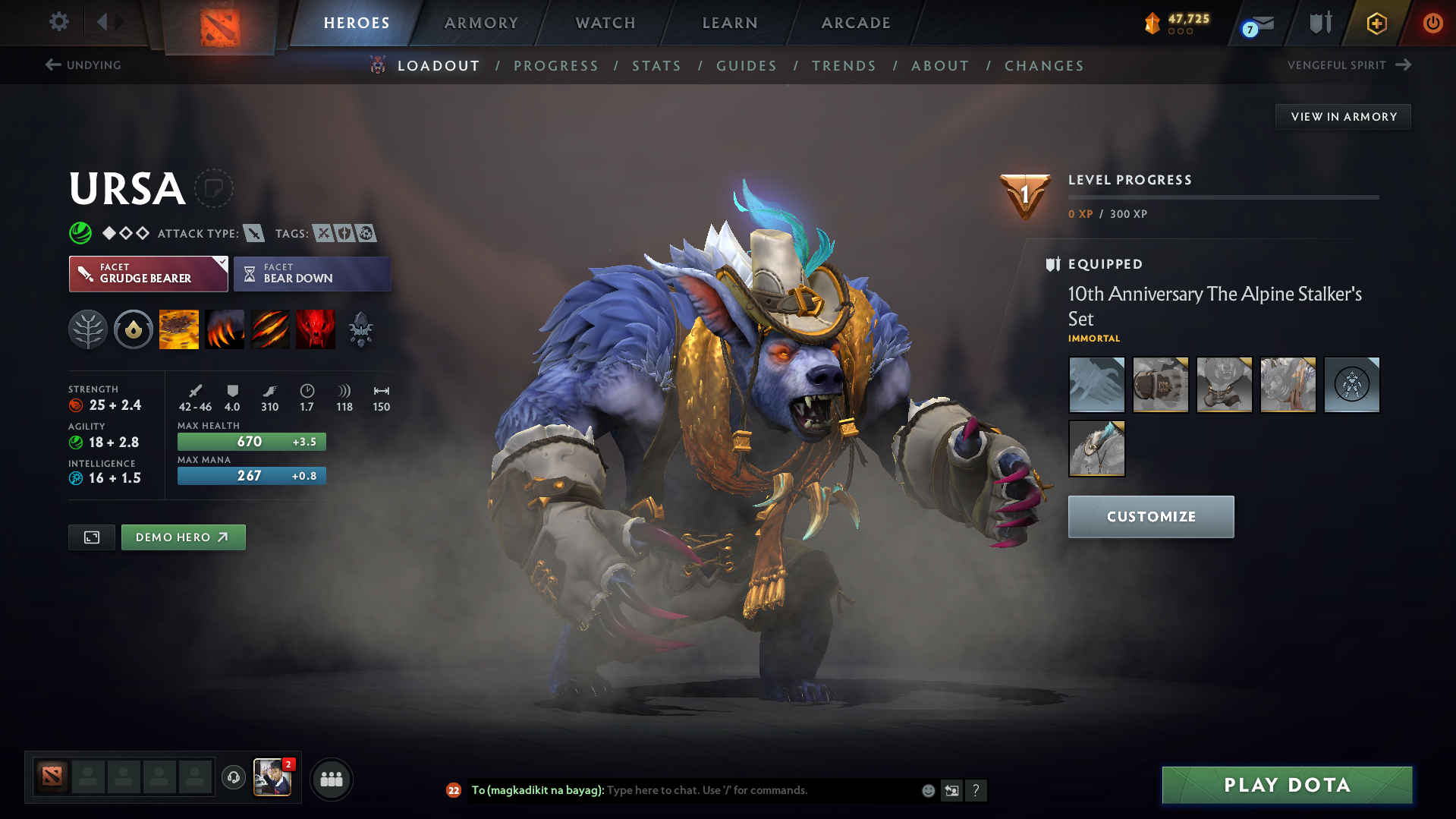Open Ursa's talent tree icon
This screenshot has width=1456, height=819.
tap(87, 329)
